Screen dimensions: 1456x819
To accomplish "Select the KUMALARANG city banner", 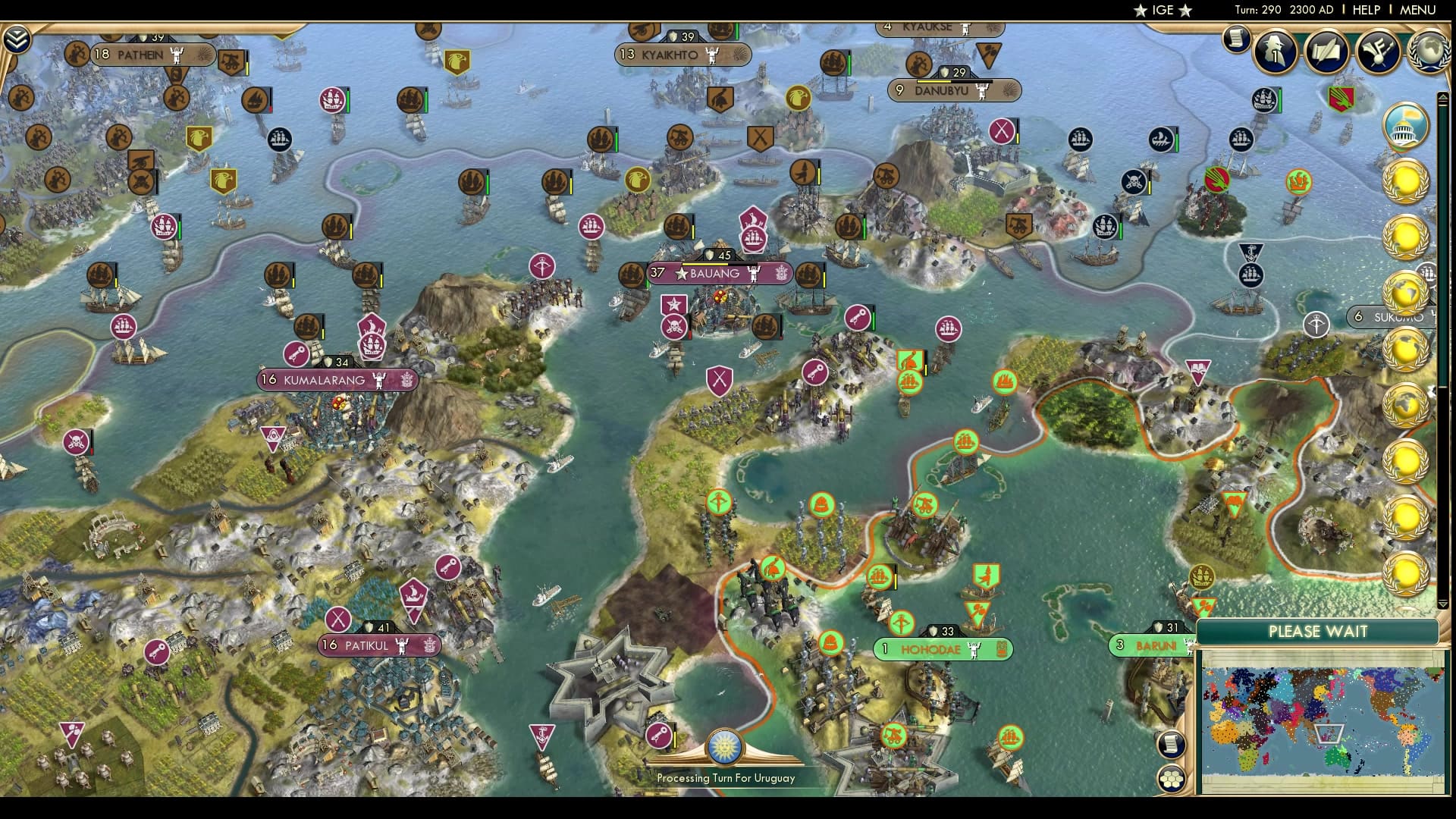I will click(328, 380).
